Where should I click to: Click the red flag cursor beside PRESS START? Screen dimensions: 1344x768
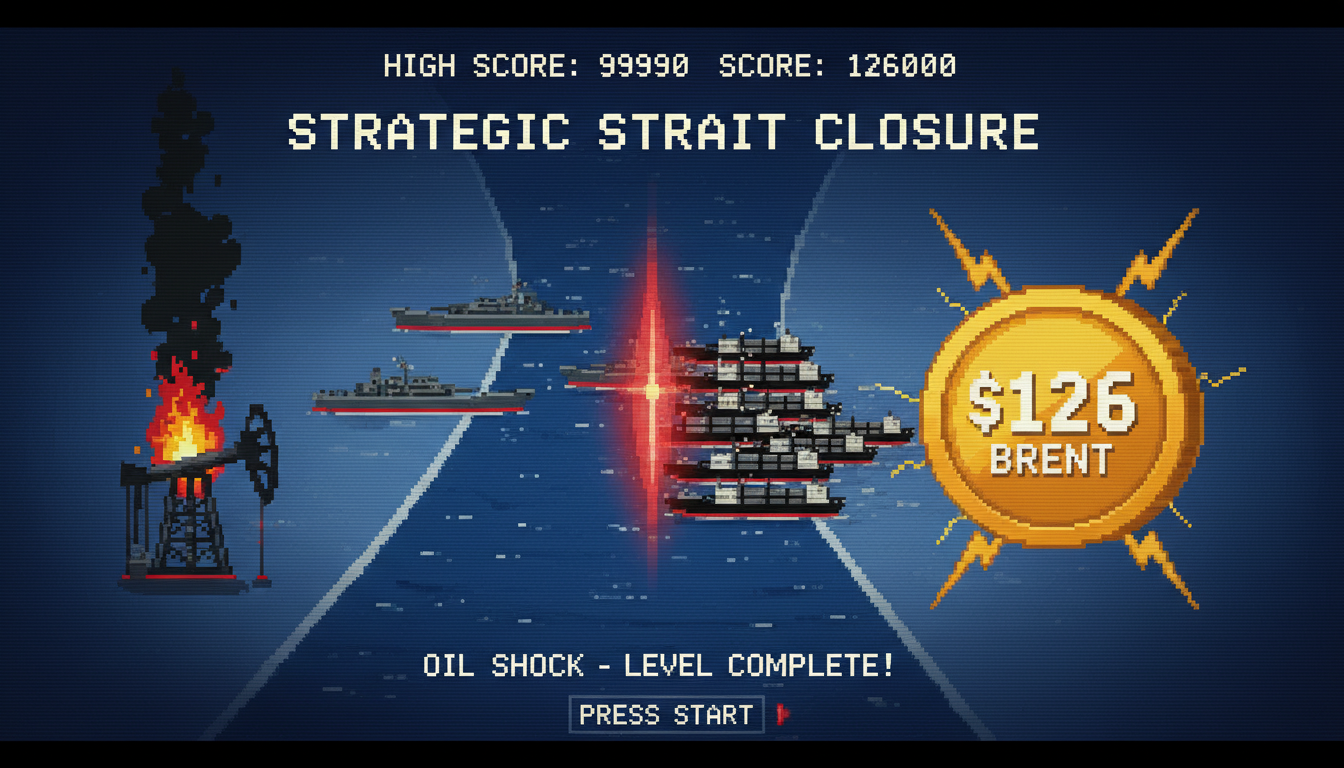pyautogui.click(x=783, y=714)
